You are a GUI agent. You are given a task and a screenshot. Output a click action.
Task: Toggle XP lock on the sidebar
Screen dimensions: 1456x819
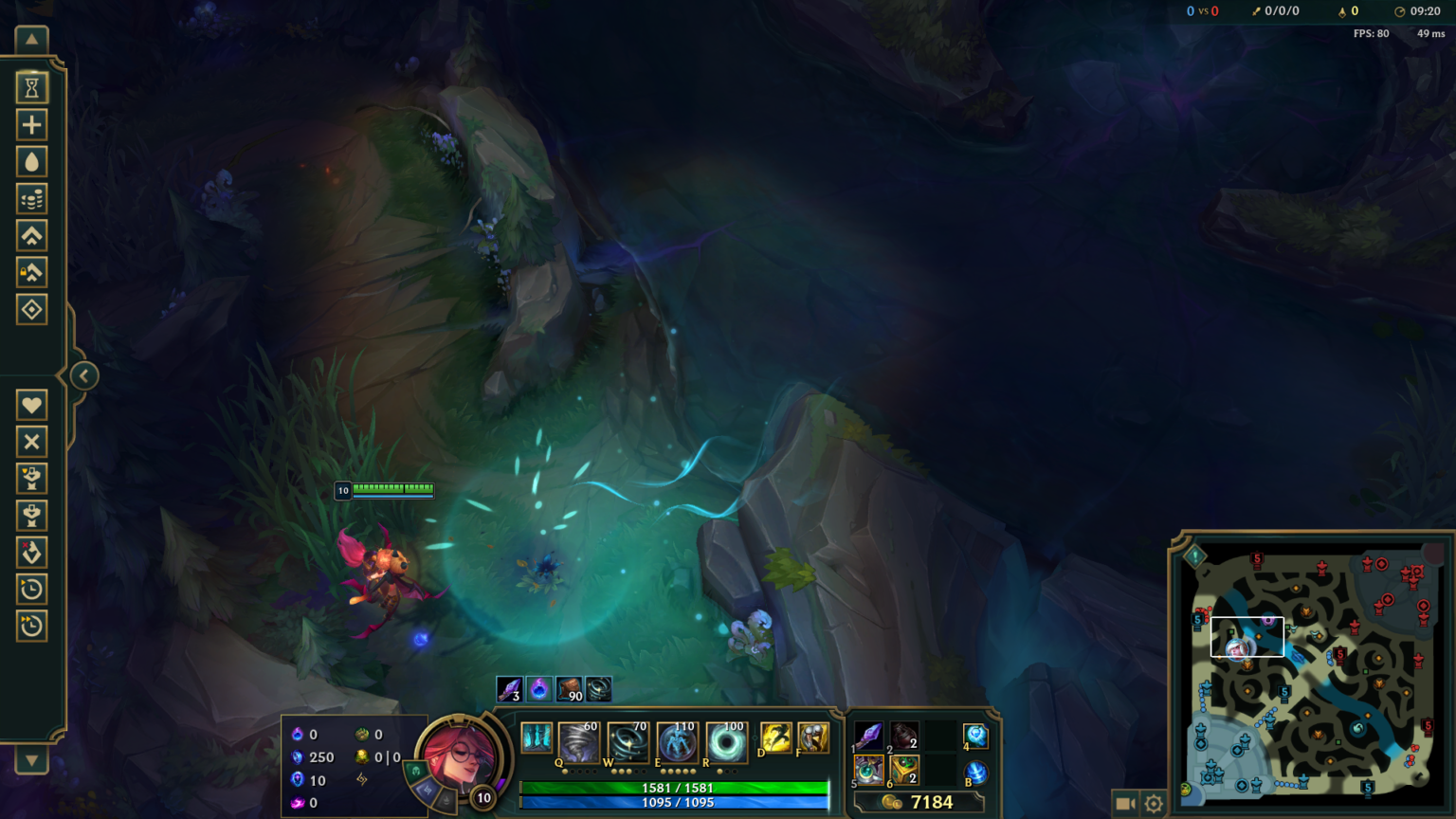pos(31,273)
